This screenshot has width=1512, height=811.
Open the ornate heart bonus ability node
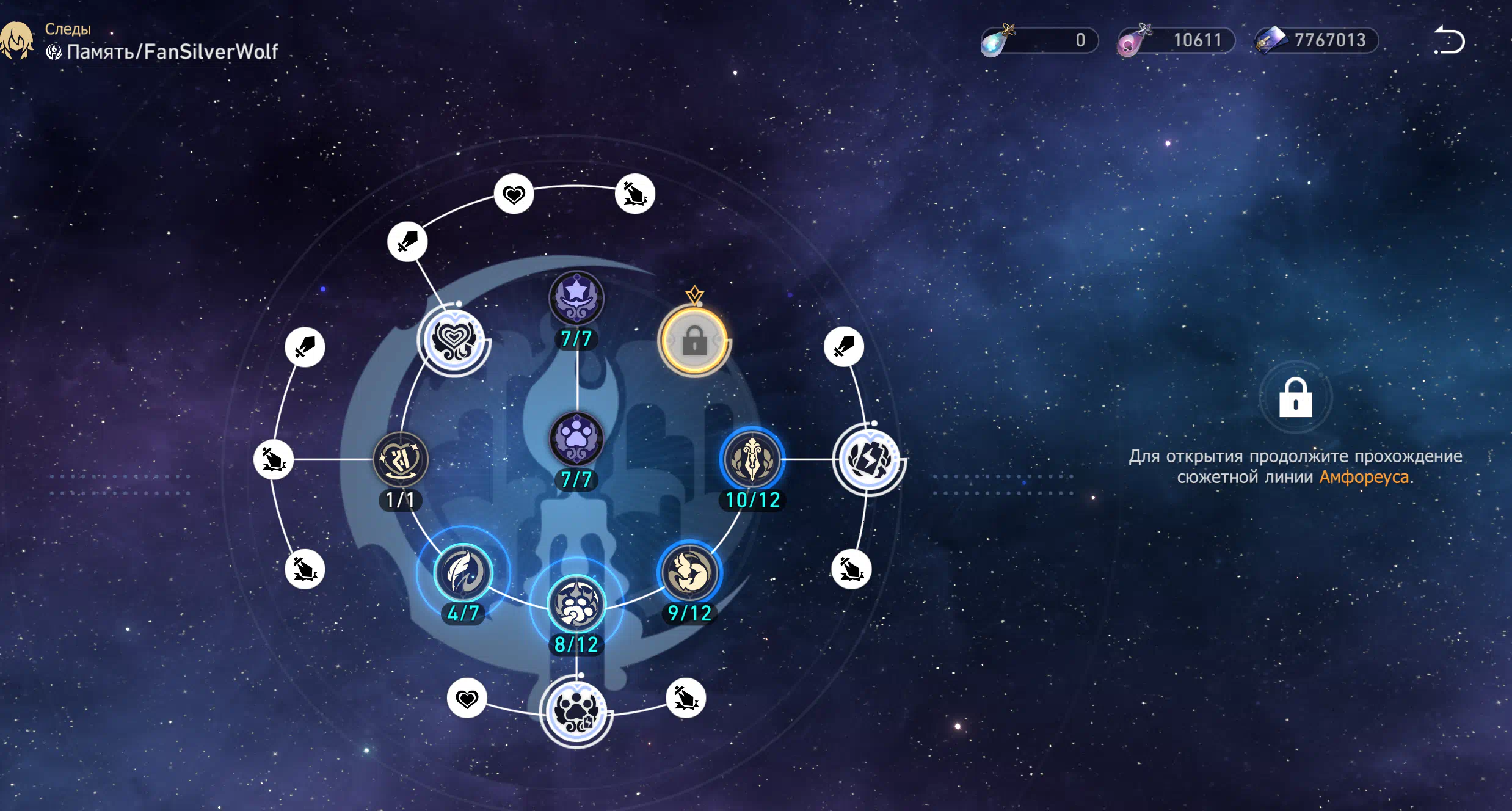tap(453, 340)
